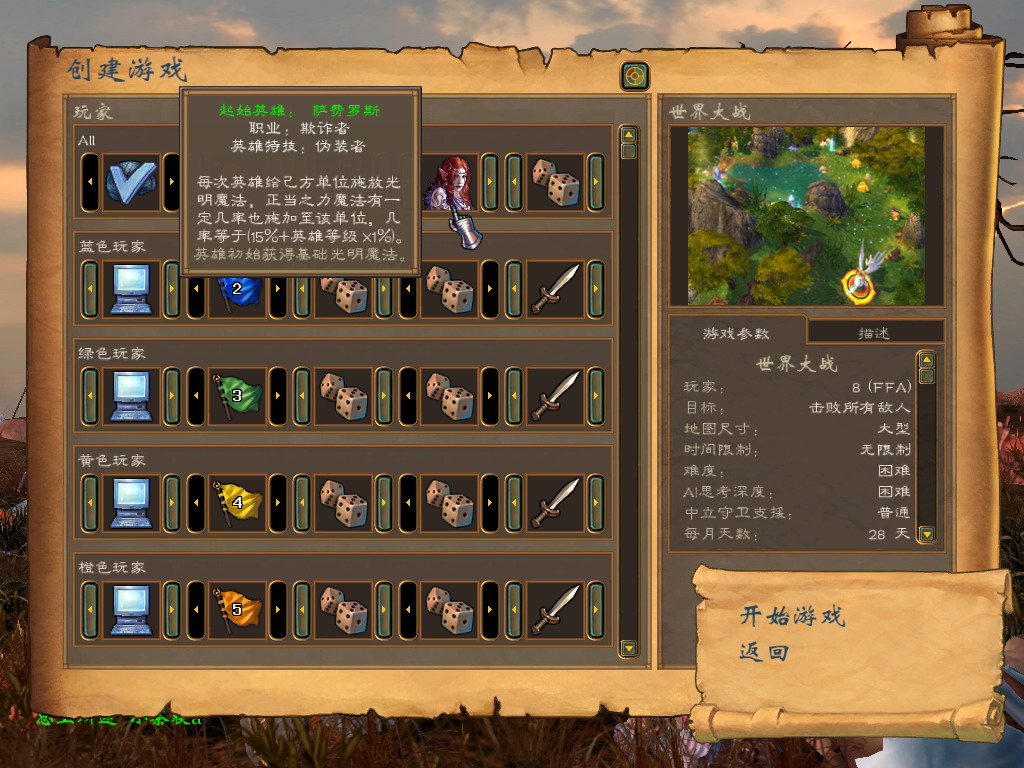Switch to the 描述 tab

873,332
